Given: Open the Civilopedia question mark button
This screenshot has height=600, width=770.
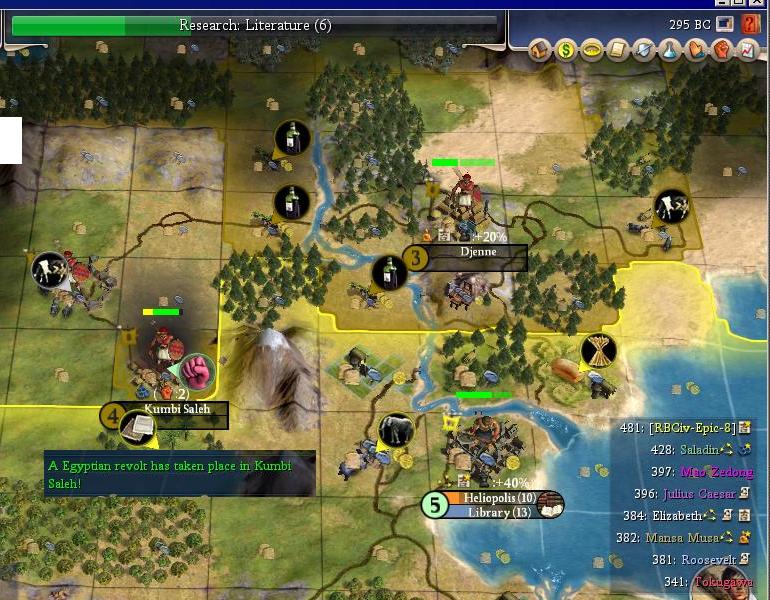Looking at the screenshot, I should tap(752, 23).
